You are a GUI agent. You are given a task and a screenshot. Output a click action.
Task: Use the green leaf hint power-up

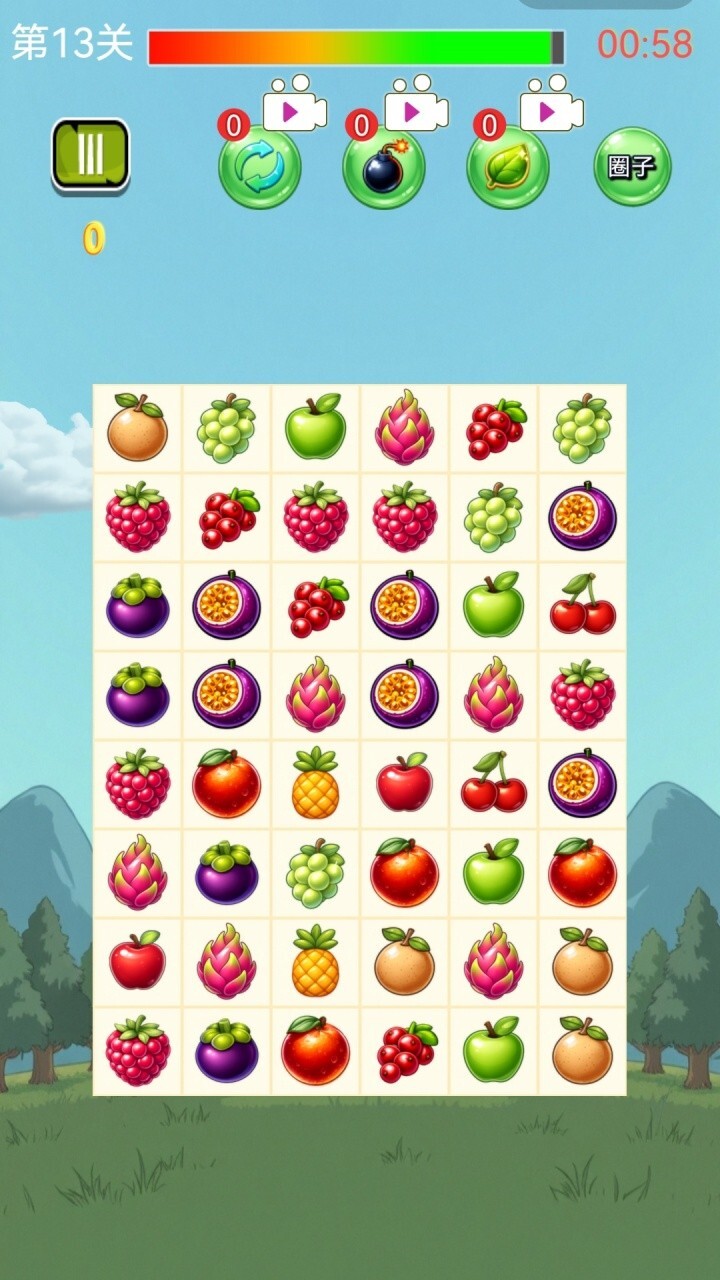508,168
